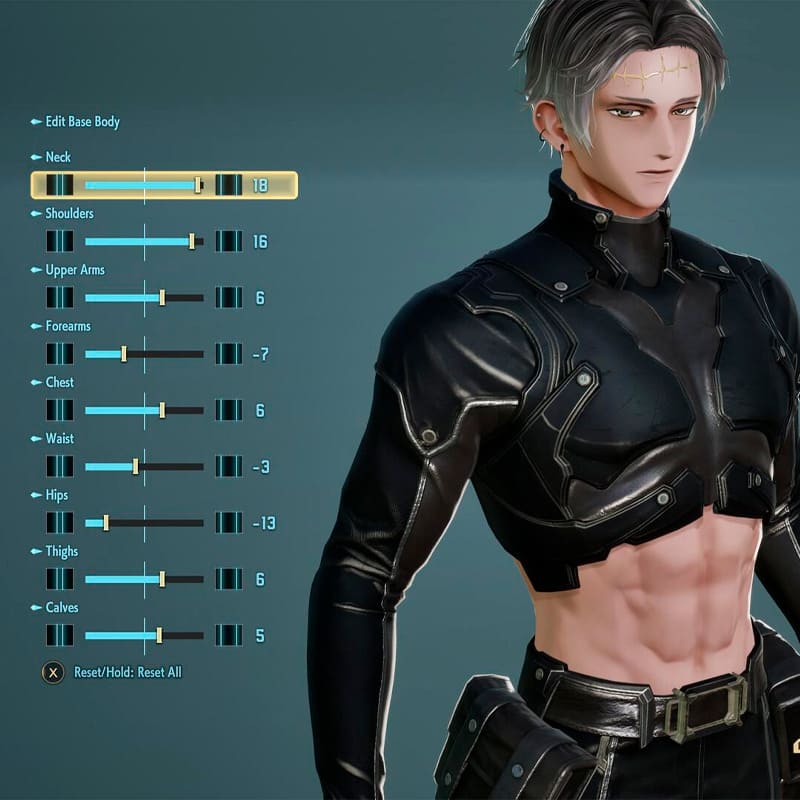Screen dimensions: 800x800
Task: Increase Chest with the right stepper
Action: click(229, 410)
